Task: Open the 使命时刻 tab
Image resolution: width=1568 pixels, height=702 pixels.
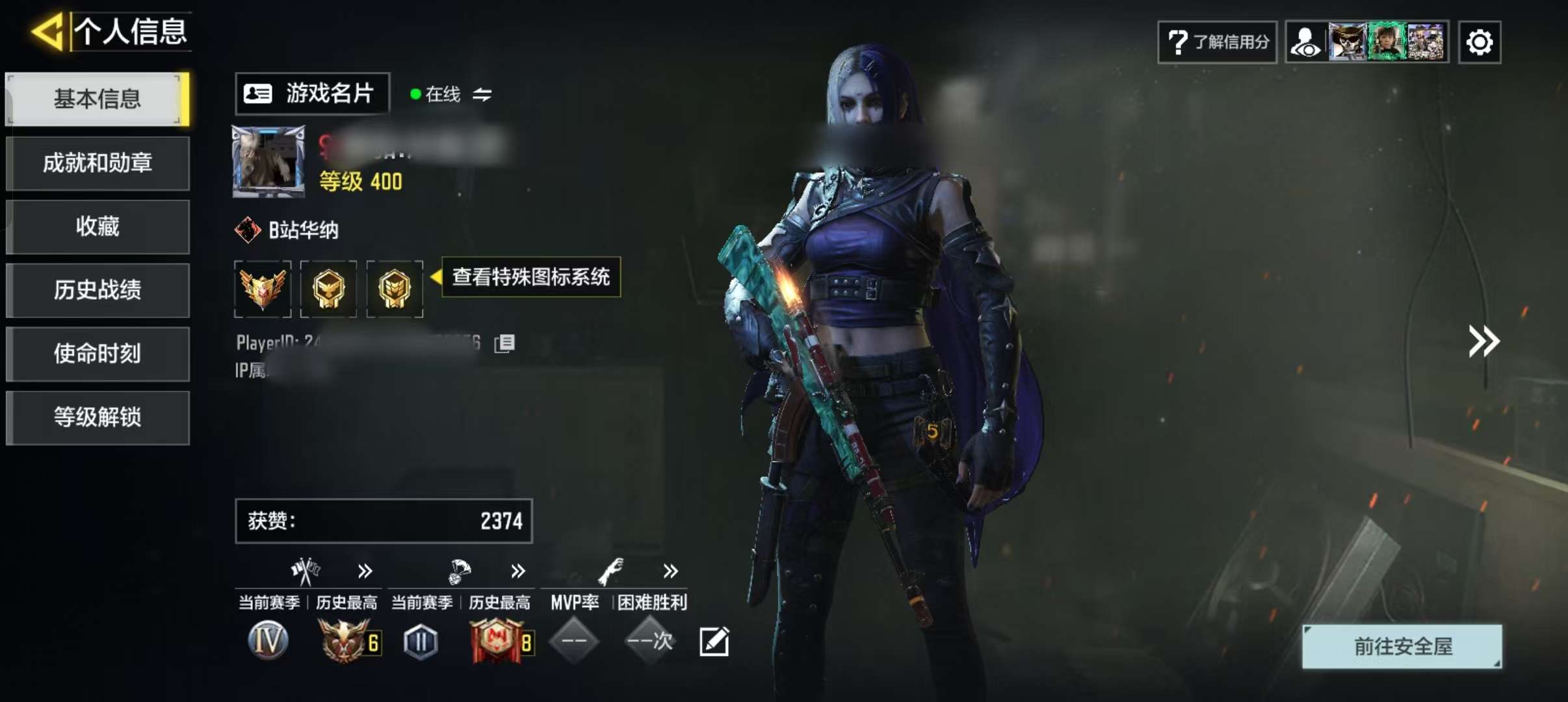Action: tap(98, 354)
